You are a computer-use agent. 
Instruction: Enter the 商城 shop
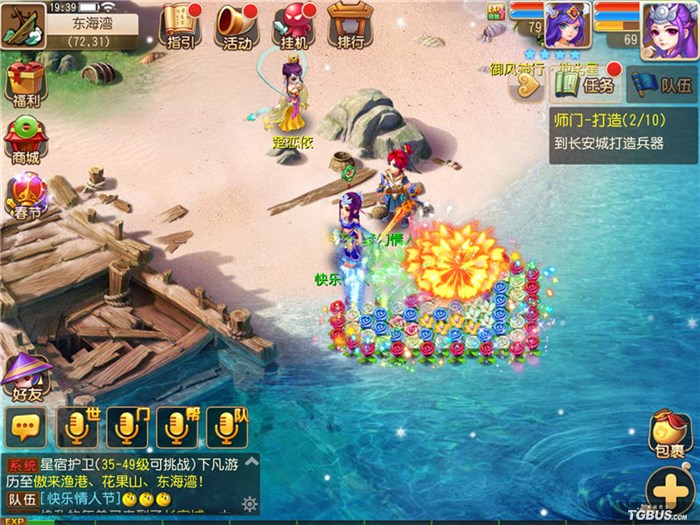pos(25,140)
